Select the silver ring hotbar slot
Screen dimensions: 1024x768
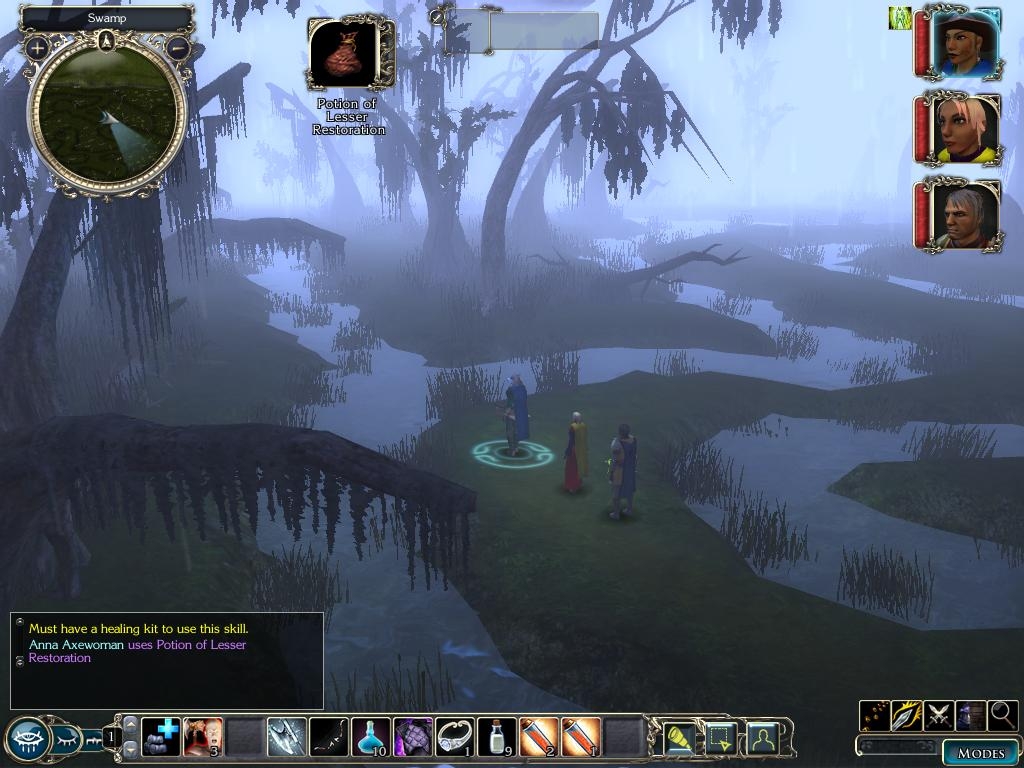tap(455, 737)
